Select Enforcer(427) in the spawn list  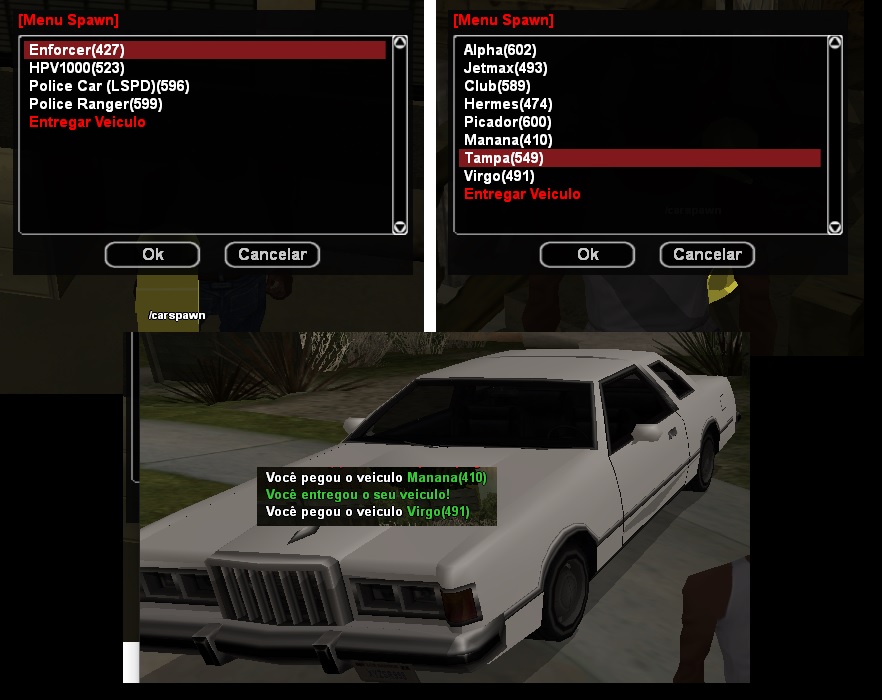[77, 50]
